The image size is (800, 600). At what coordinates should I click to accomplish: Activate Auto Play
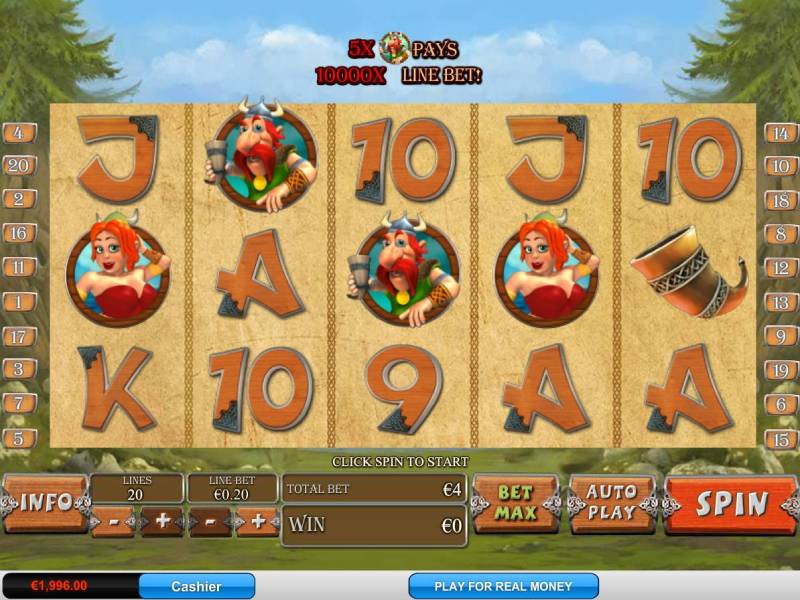coord(610,503)
